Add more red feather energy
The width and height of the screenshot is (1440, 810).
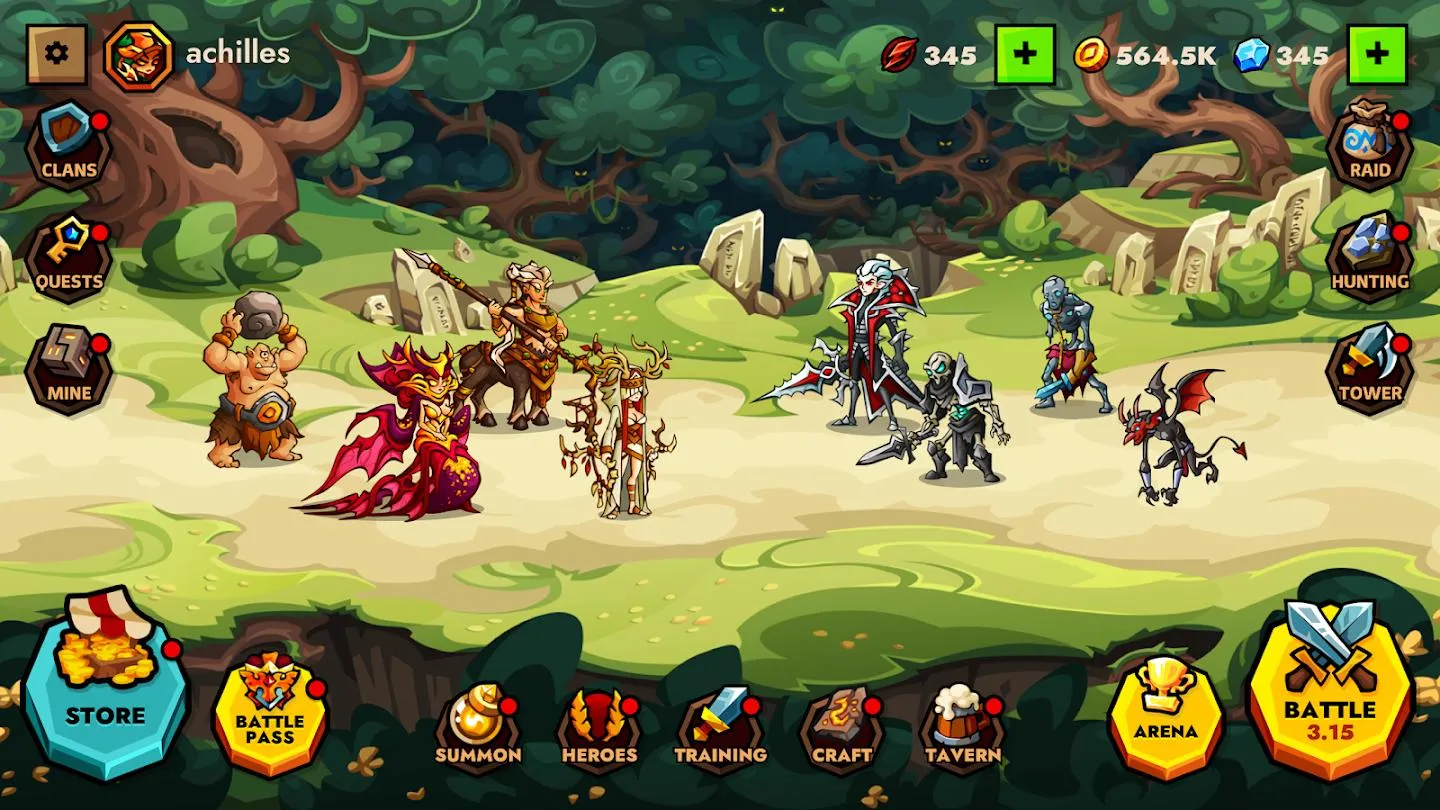tap(1025, 54)
